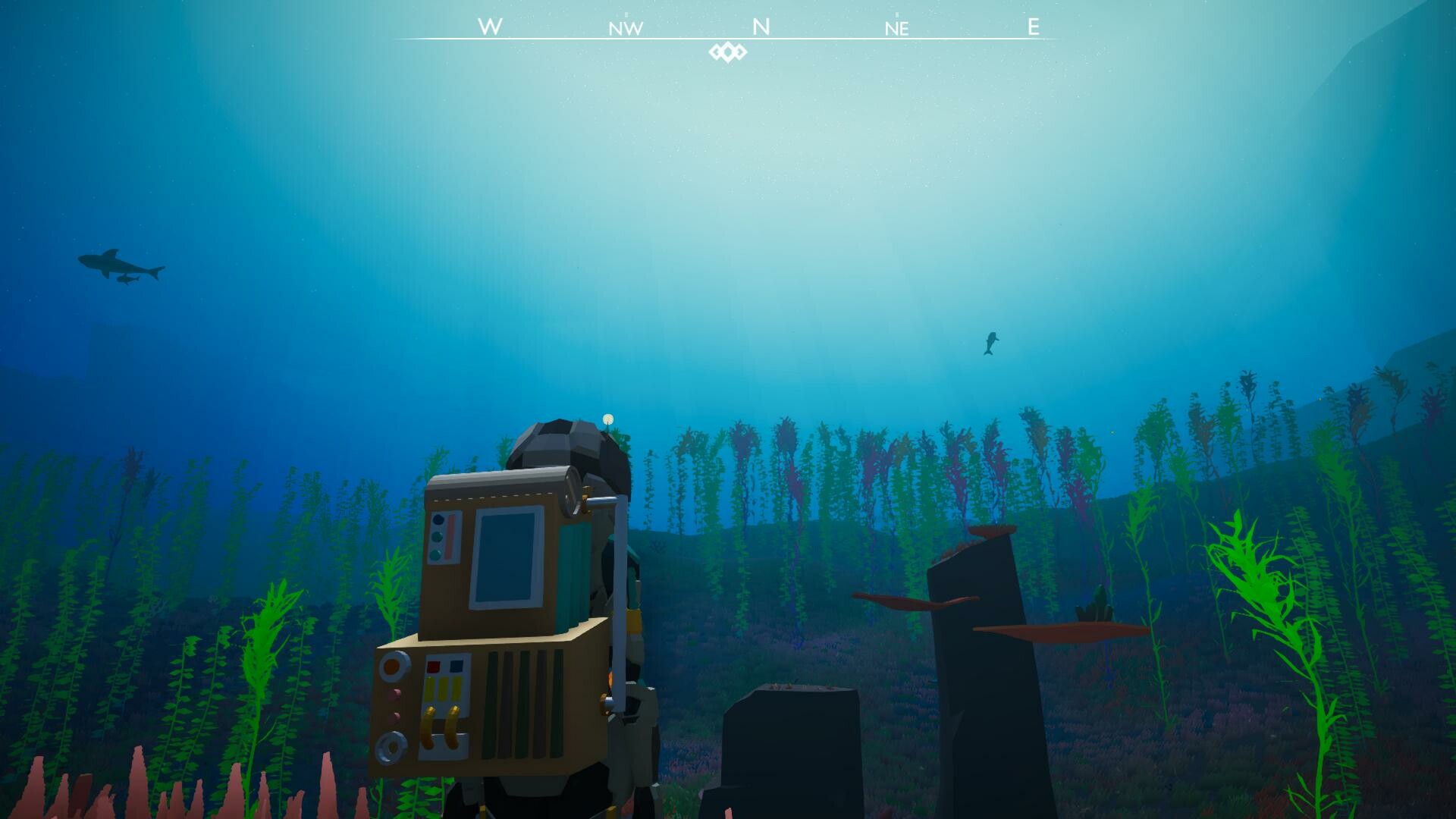Click the blue square button on the control panel
The width and height of the screenshot is (1456, 819).
(x=455, y=667)
